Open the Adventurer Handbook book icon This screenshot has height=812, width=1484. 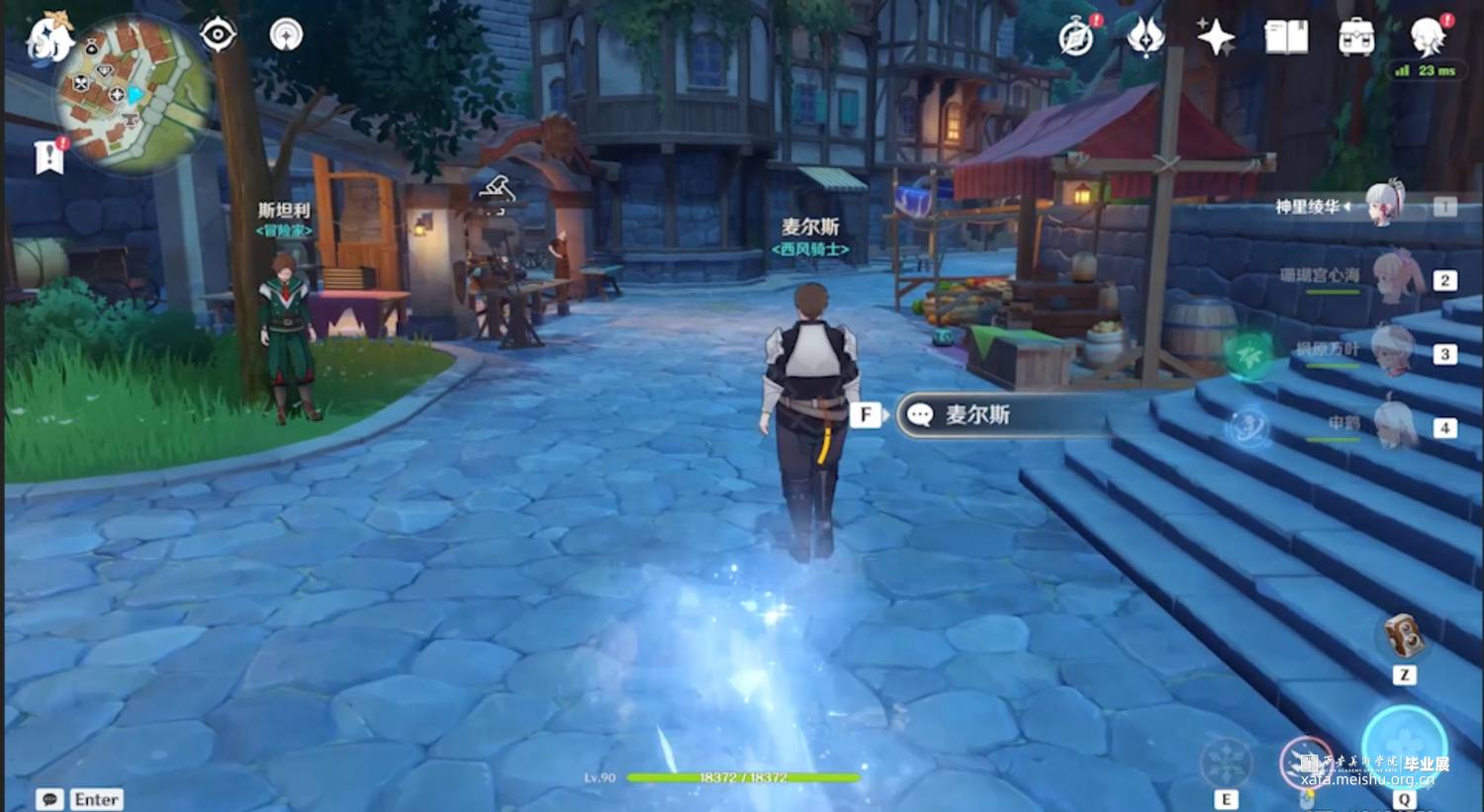[x=1286, y=38]
